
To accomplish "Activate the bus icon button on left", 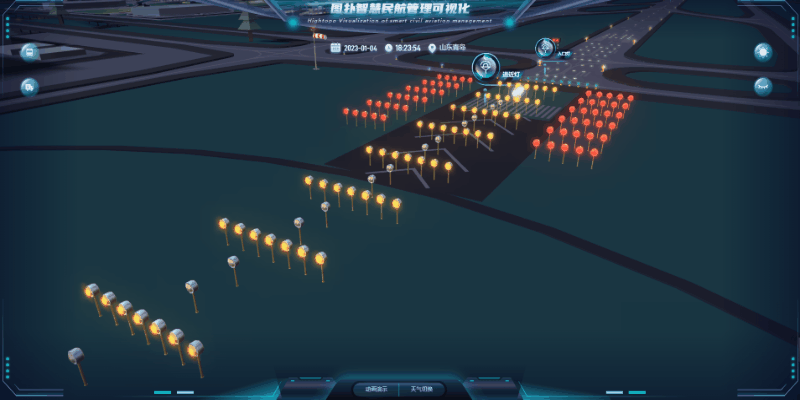I will click(30, 52).
